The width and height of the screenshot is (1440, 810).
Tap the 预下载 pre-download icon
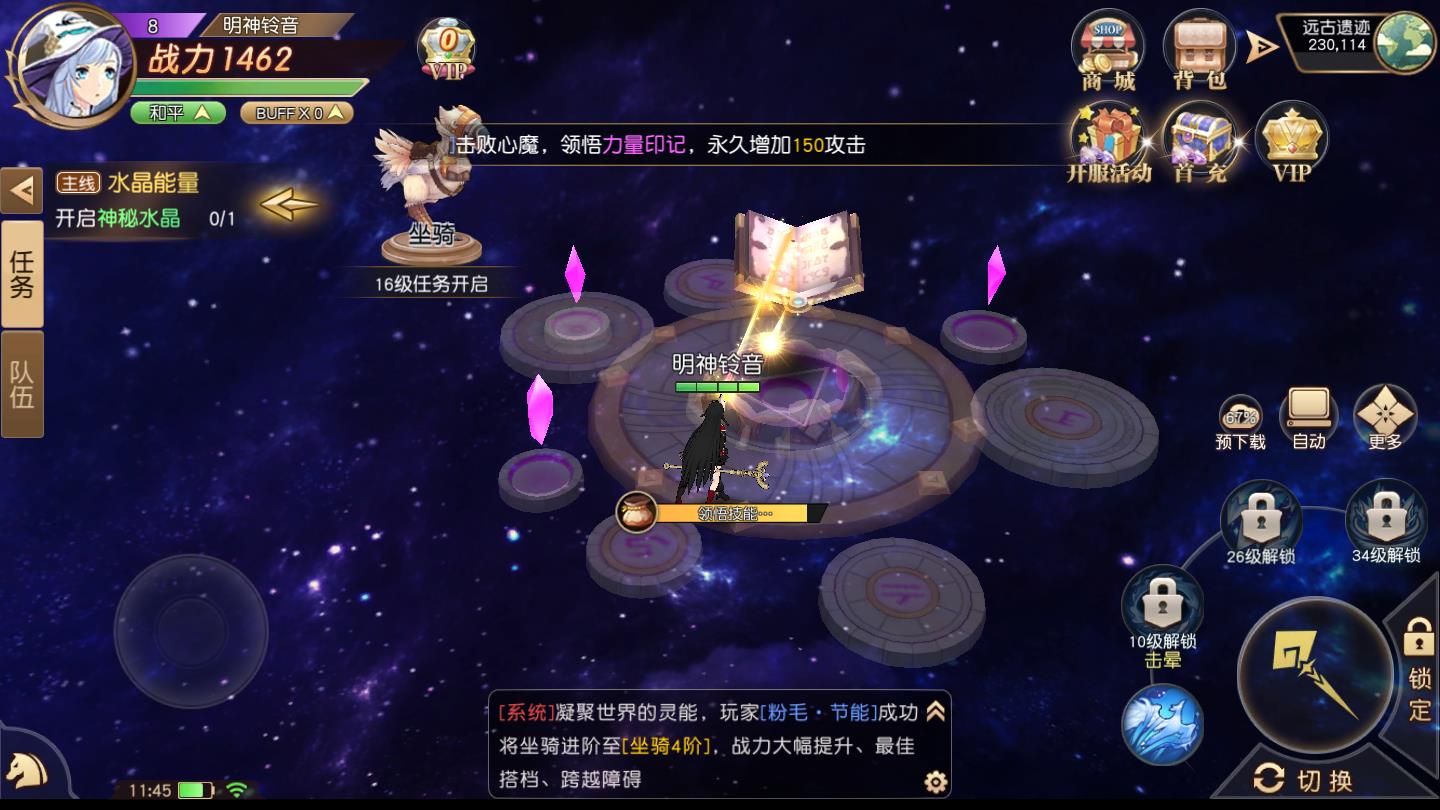1240,420
